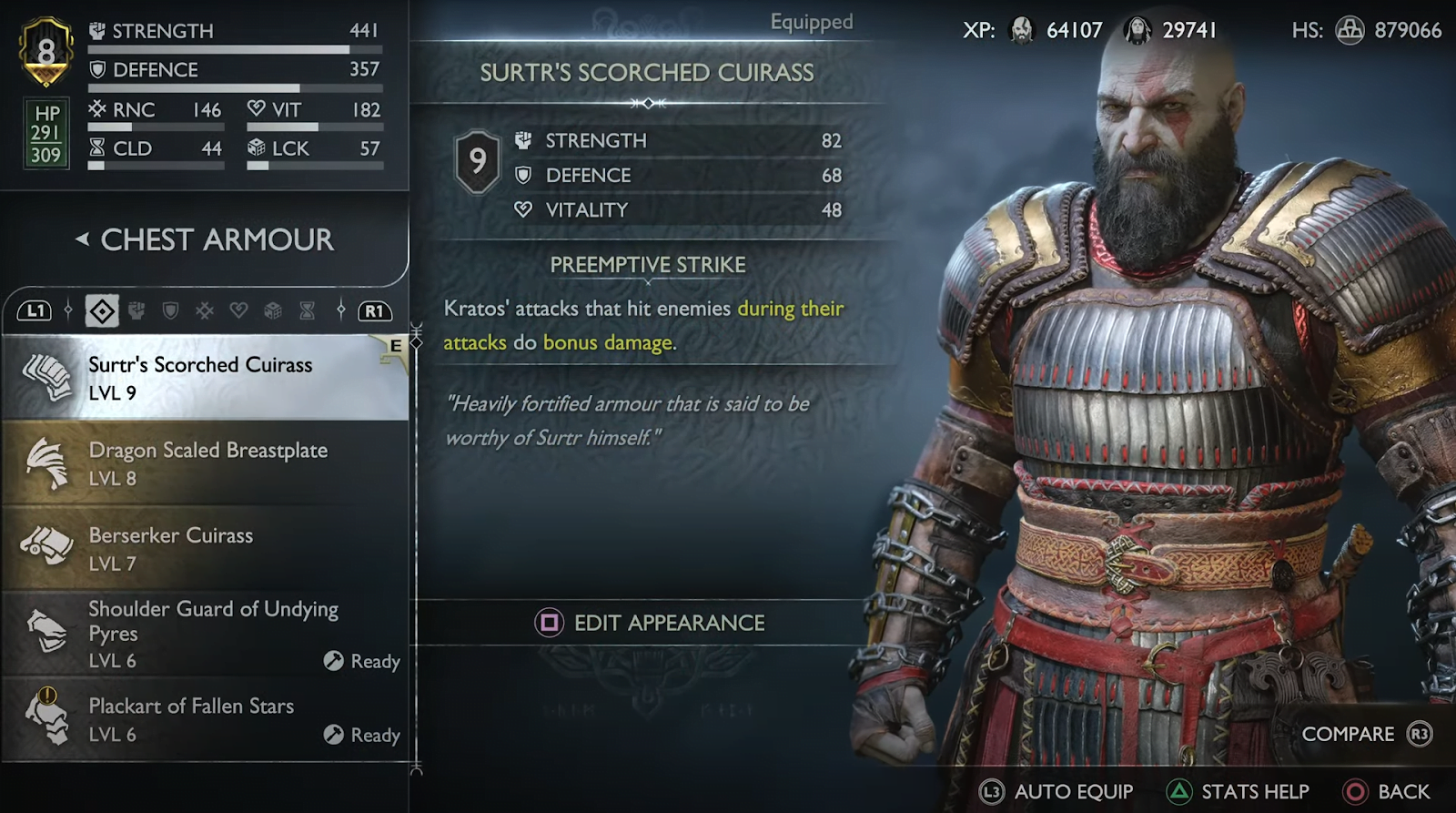The height and width of the screenshot is (813, 1456).
Task: Select the Strength sorting filter icon
Action: coord(138,310)
